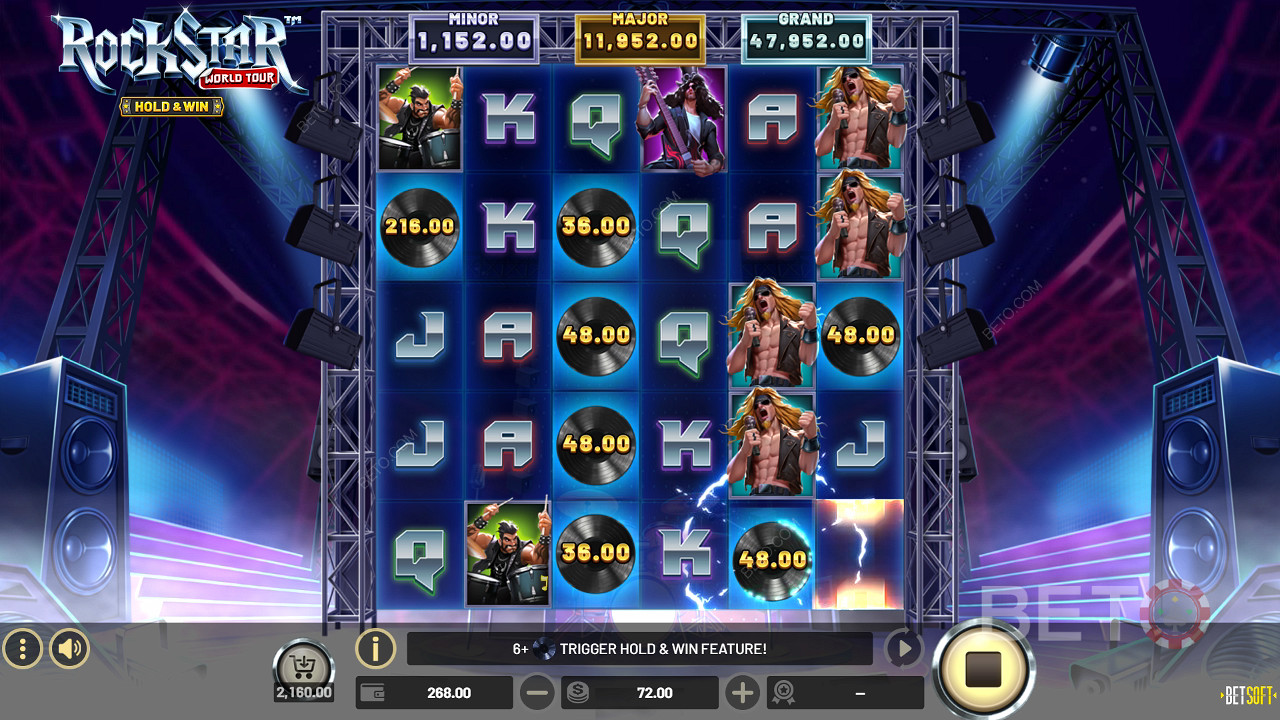Open the 72.00 bet amount selector

click(x=641, y=692)
